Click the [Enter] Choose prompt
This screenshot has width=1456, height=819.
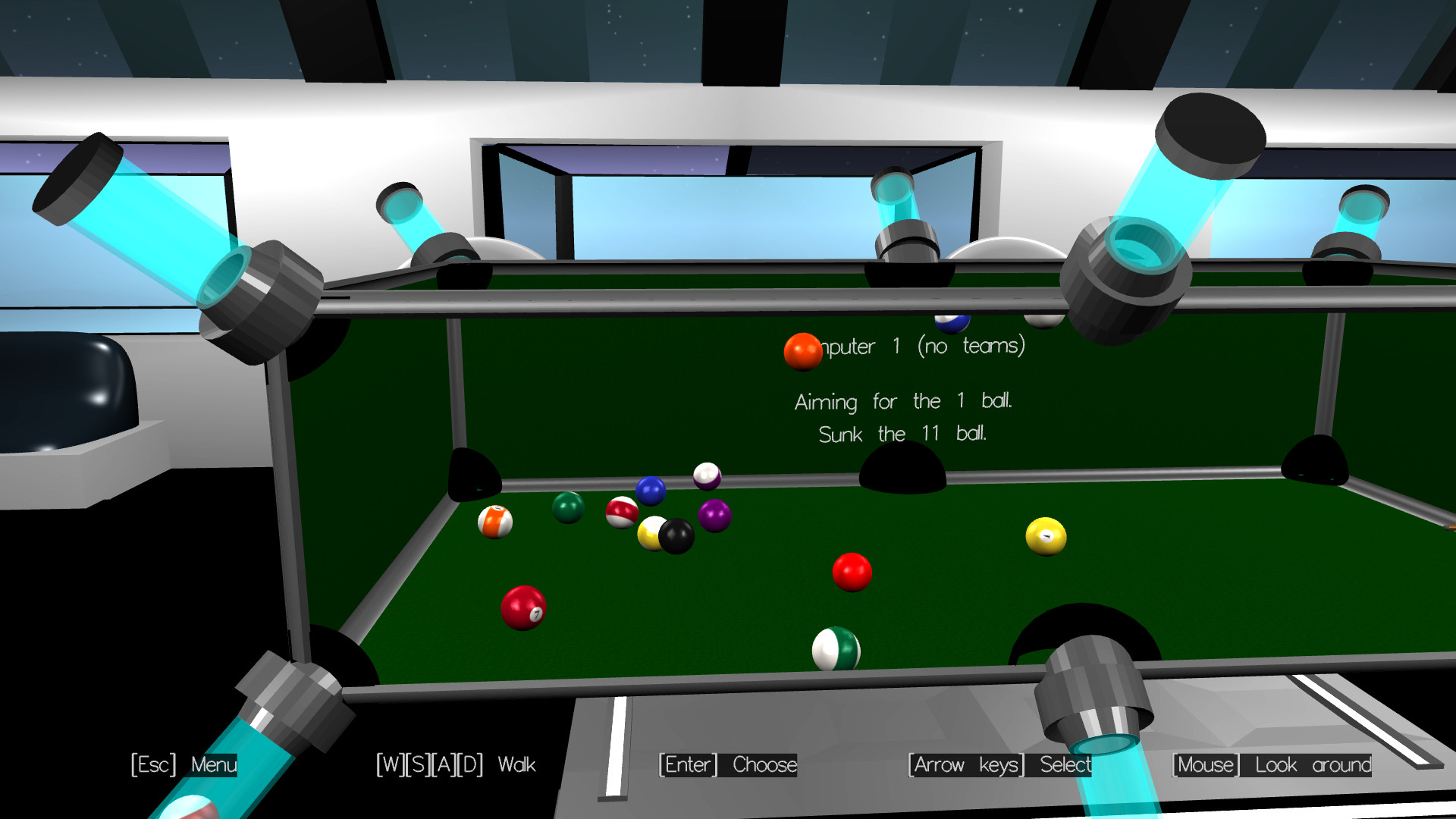727,765
